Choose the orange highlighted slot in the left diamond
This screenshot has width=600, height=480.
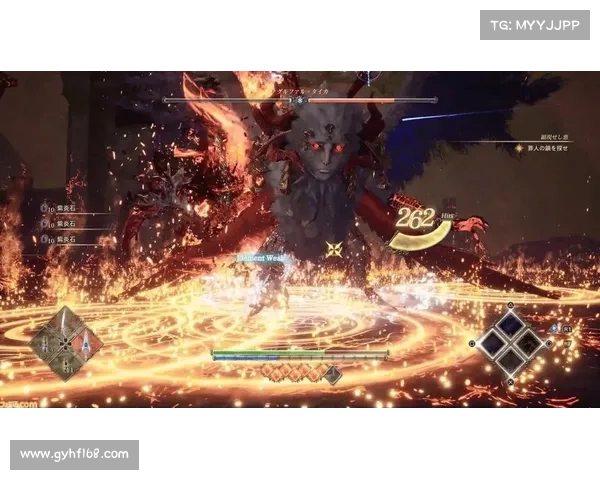coord(85,343)
